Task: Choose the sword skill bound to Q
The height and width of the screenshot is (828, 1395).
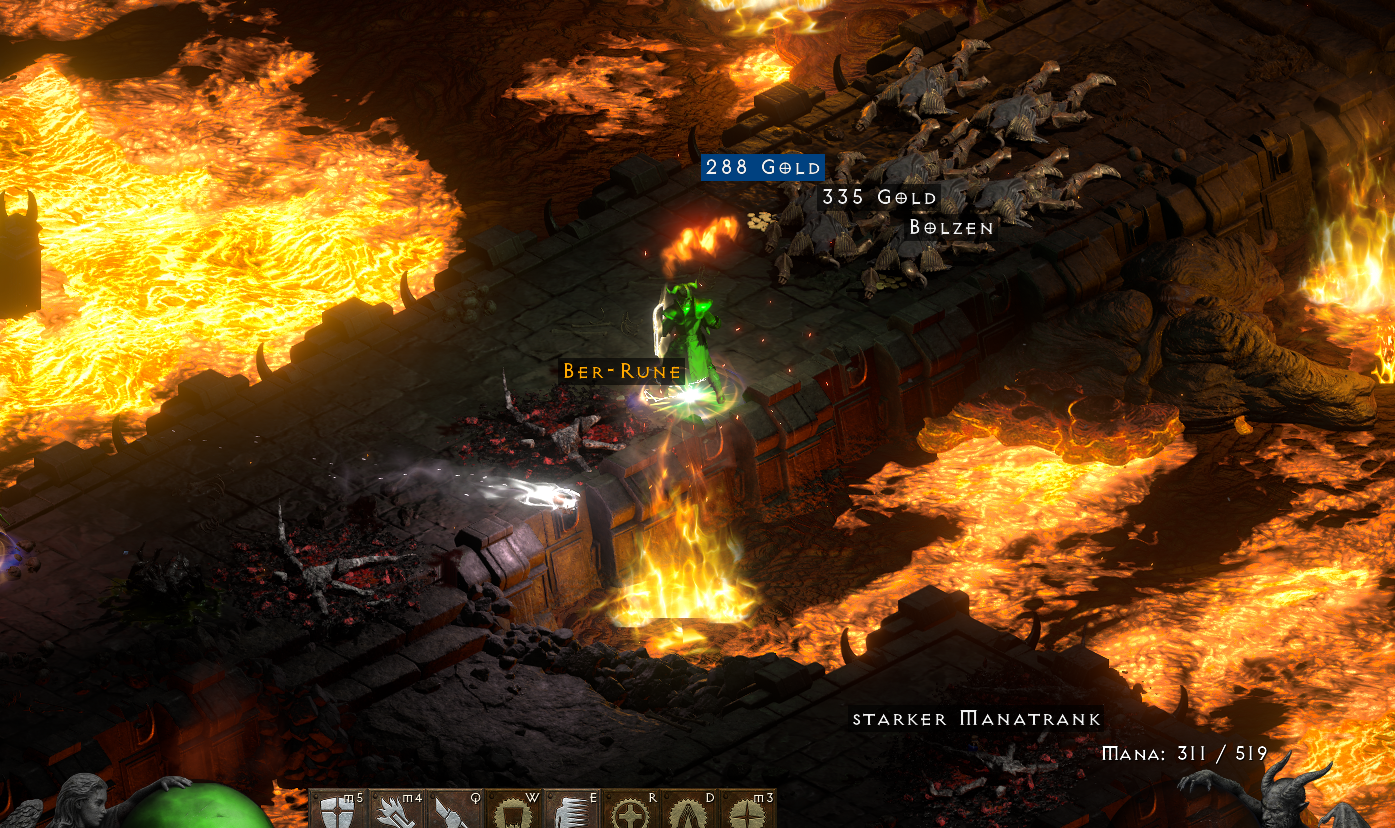Action: point(454,811)
